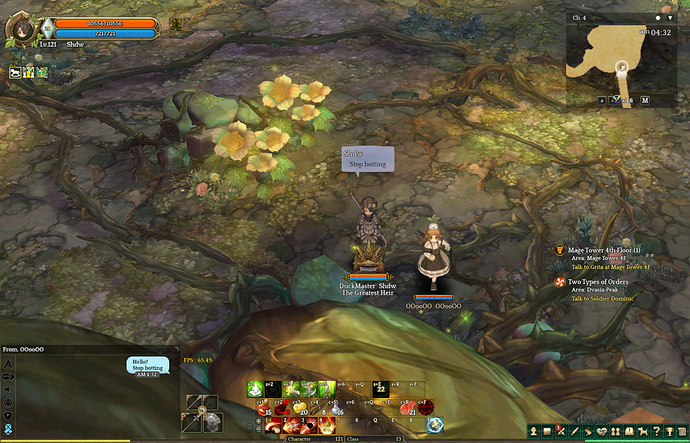Click the M button below the minimap
This screenshot has height=443, width=690.
tap(645, 101)
